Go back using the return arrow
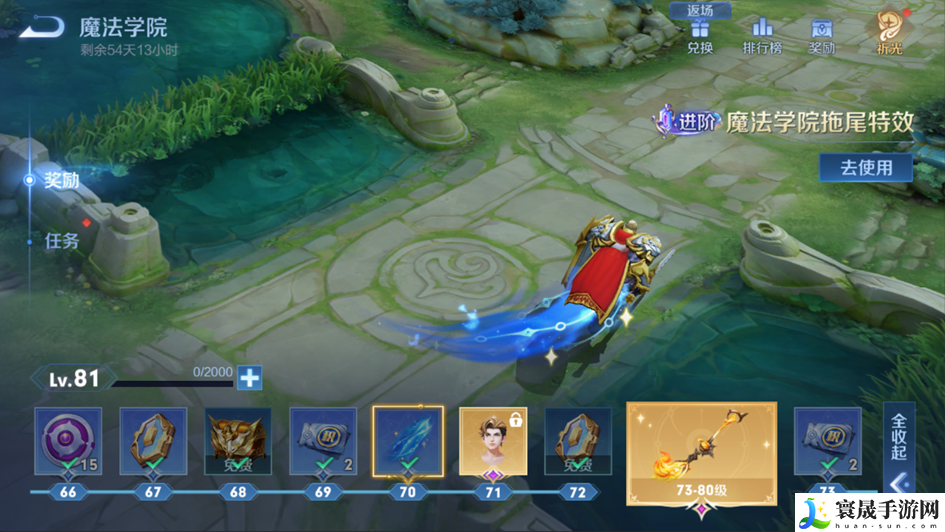Screen dimensions: 945x532 coord(40,28)
